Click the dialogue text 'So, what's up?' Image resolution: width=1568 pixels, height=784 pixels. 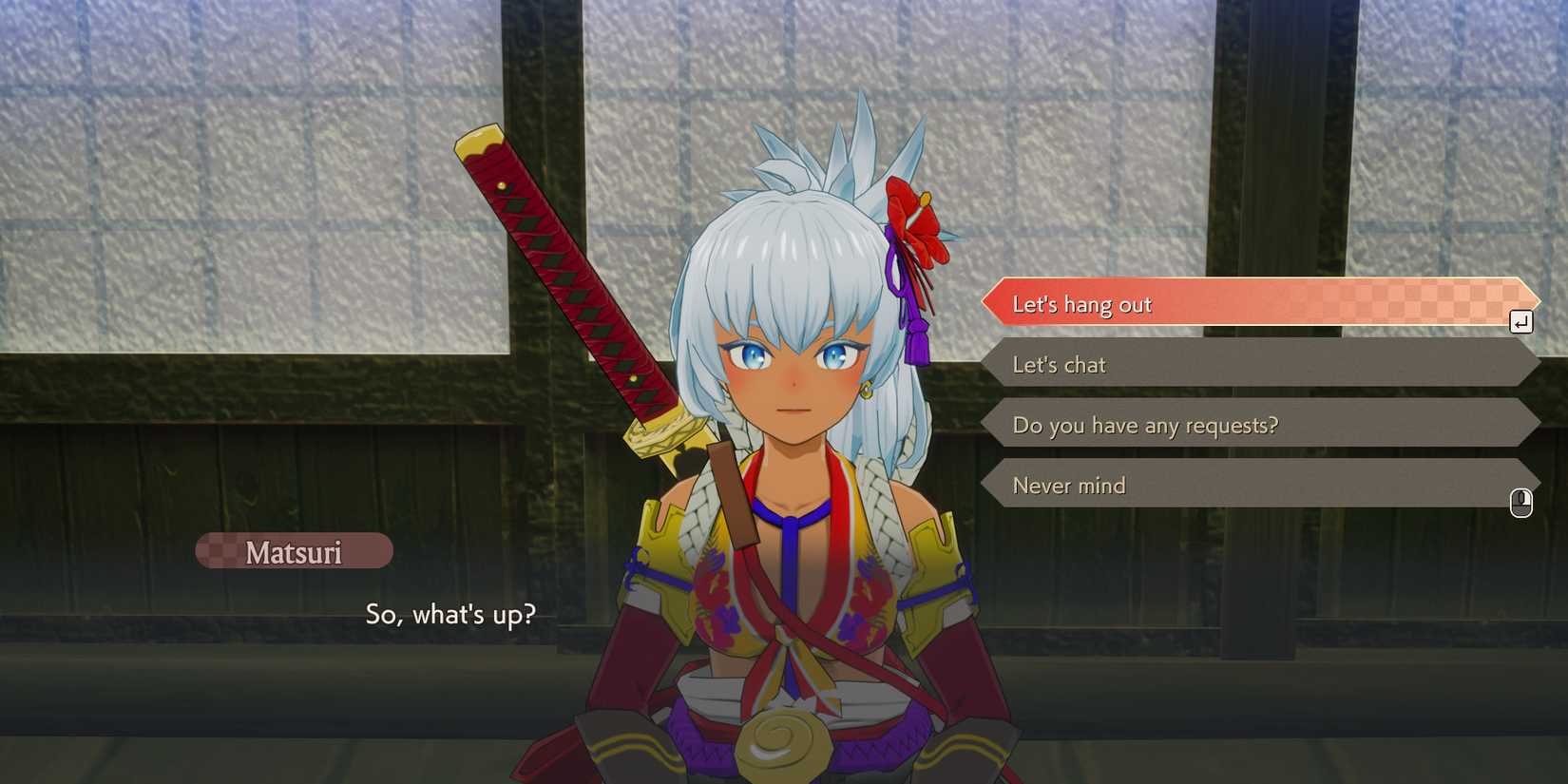pyautogui.click(x=451, y=615)
